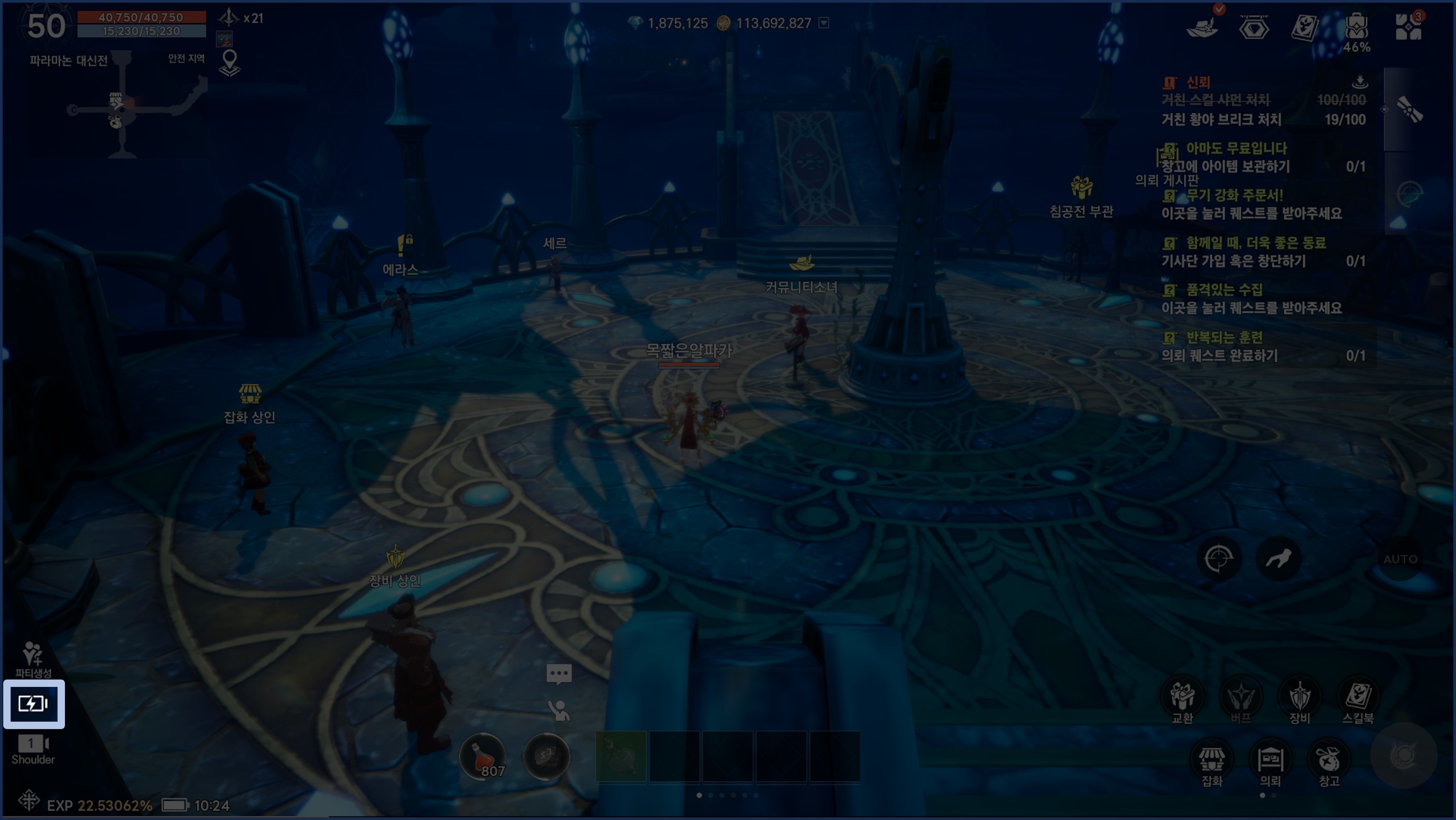Open the 의뢰 commission board shortcut

coord(1270,763)
